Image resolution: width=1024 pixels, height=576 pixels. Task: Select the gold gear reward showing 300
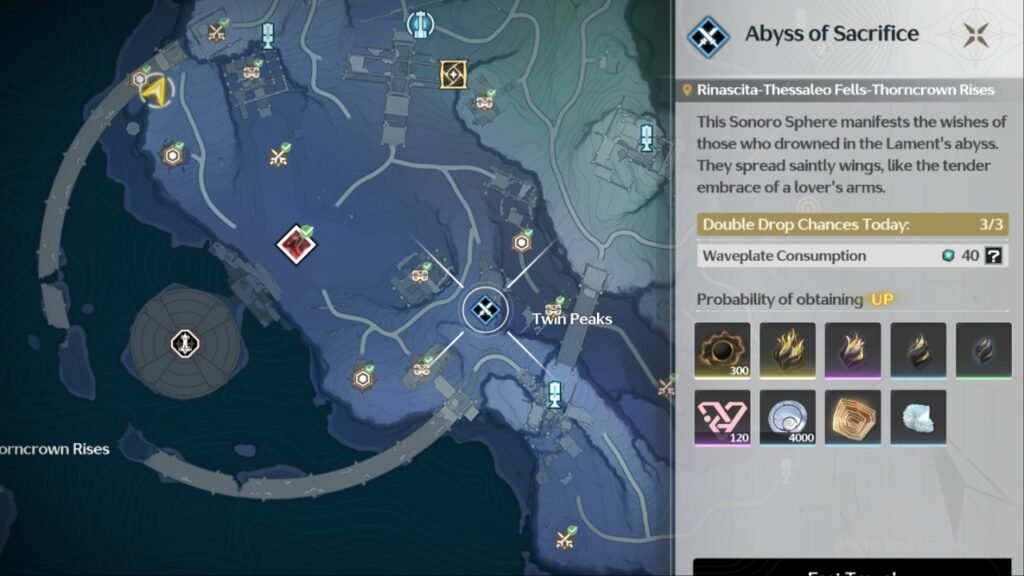click(722, 350)
